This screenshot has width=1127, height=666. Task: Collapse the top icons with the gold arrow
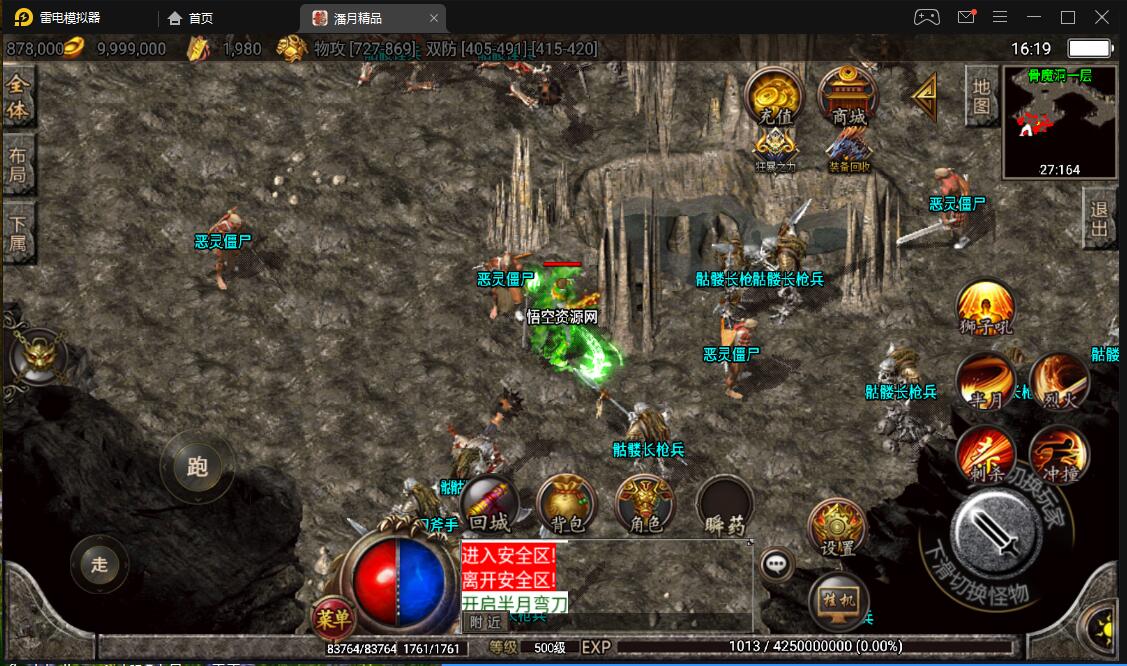point(925,96)
